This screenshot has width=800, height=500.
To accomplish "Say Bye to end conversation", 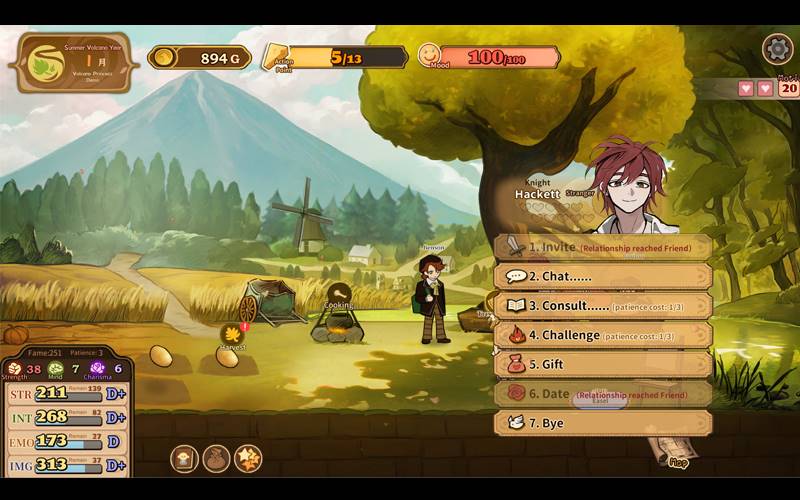I will [x=603, y=423].
